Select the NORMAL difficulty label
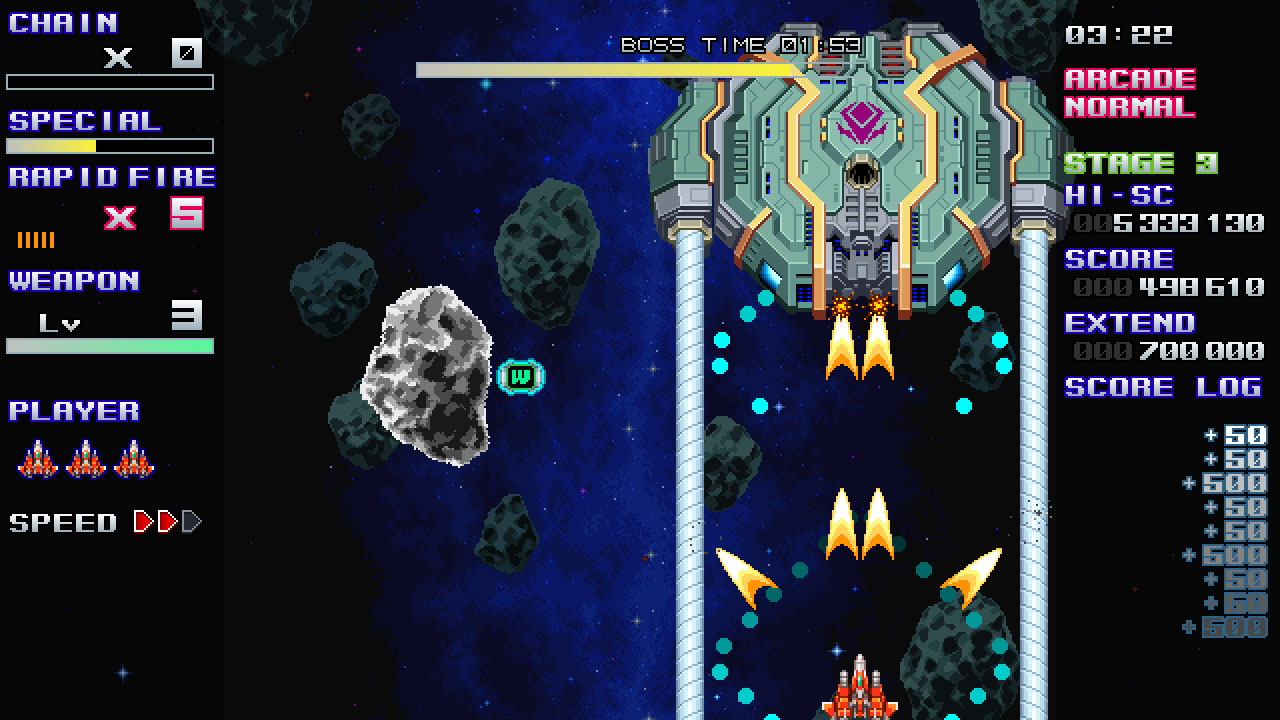Screen dimensions: 1280x720 [x=1131, y=107]
